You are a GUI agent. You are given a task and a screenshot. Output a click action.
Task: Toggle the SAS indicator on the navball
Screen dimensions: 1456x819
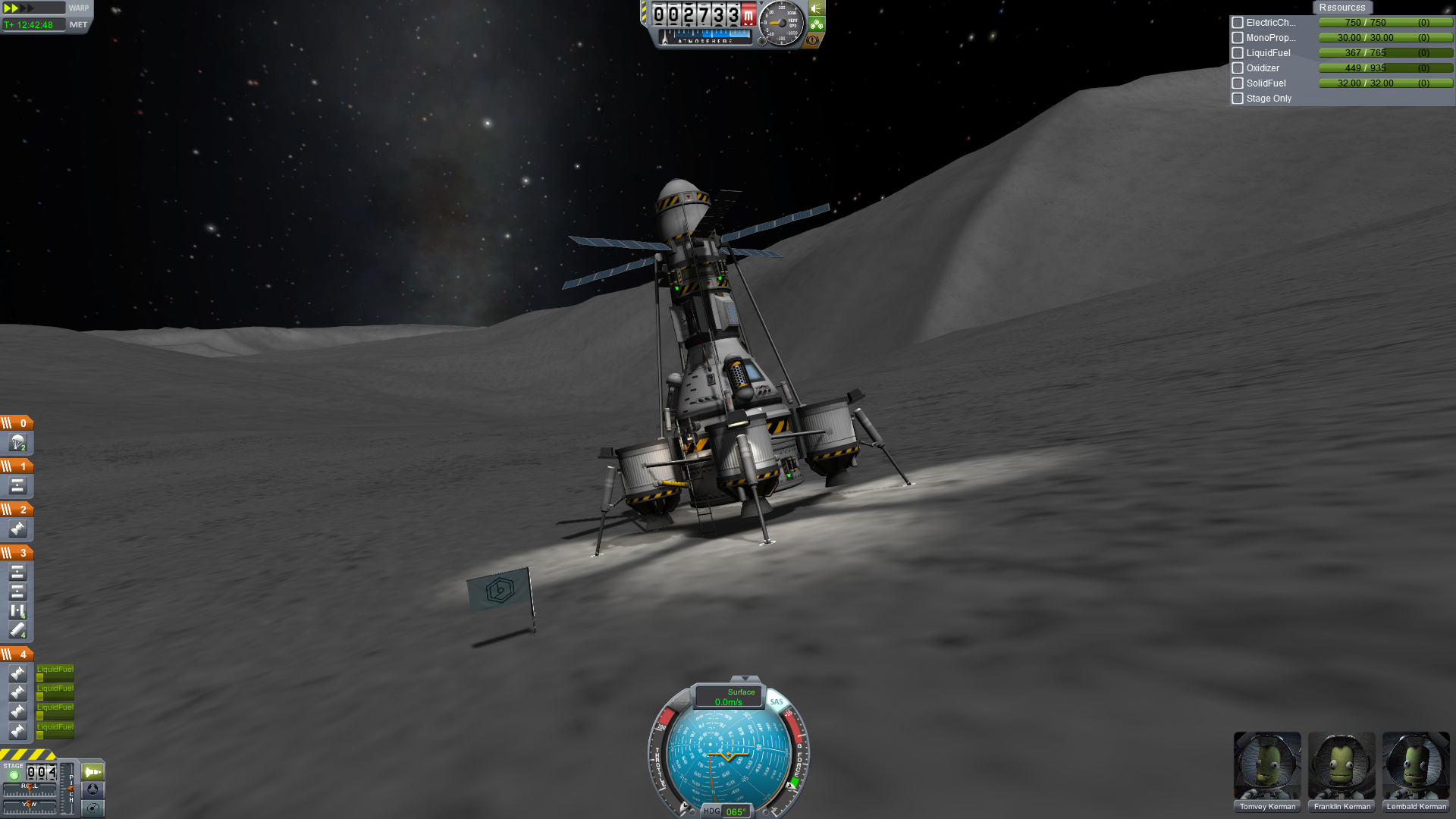777,701
